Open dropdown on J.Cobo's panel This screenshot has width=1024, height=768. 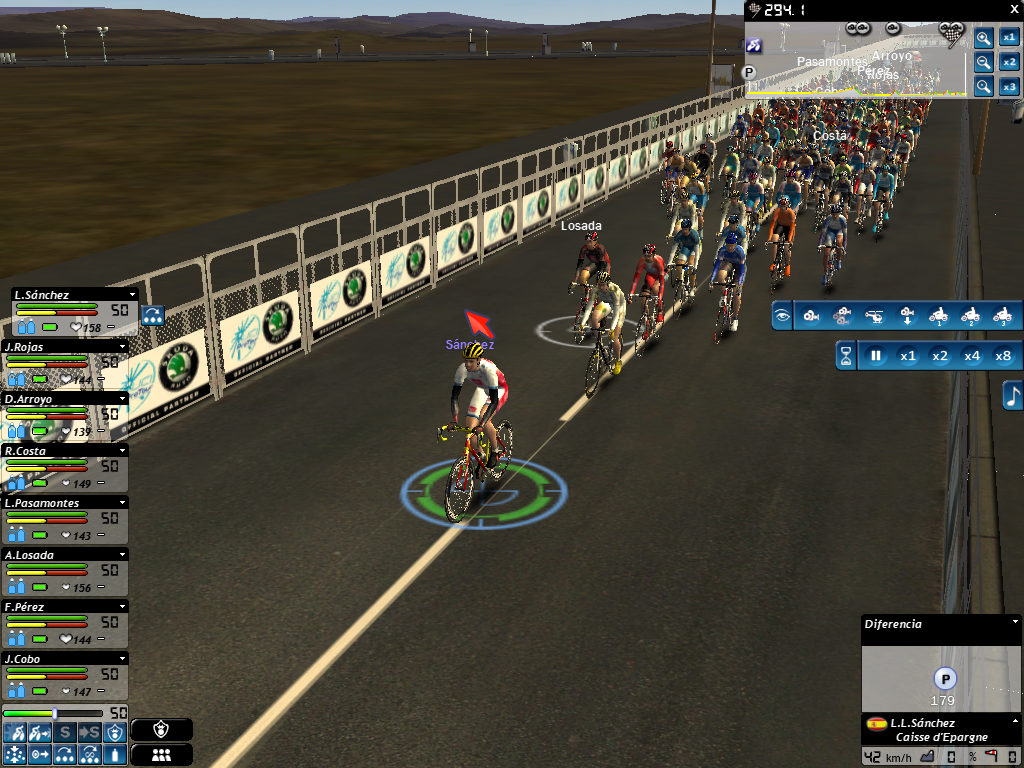pyautogui.click(x=122, y=658)
